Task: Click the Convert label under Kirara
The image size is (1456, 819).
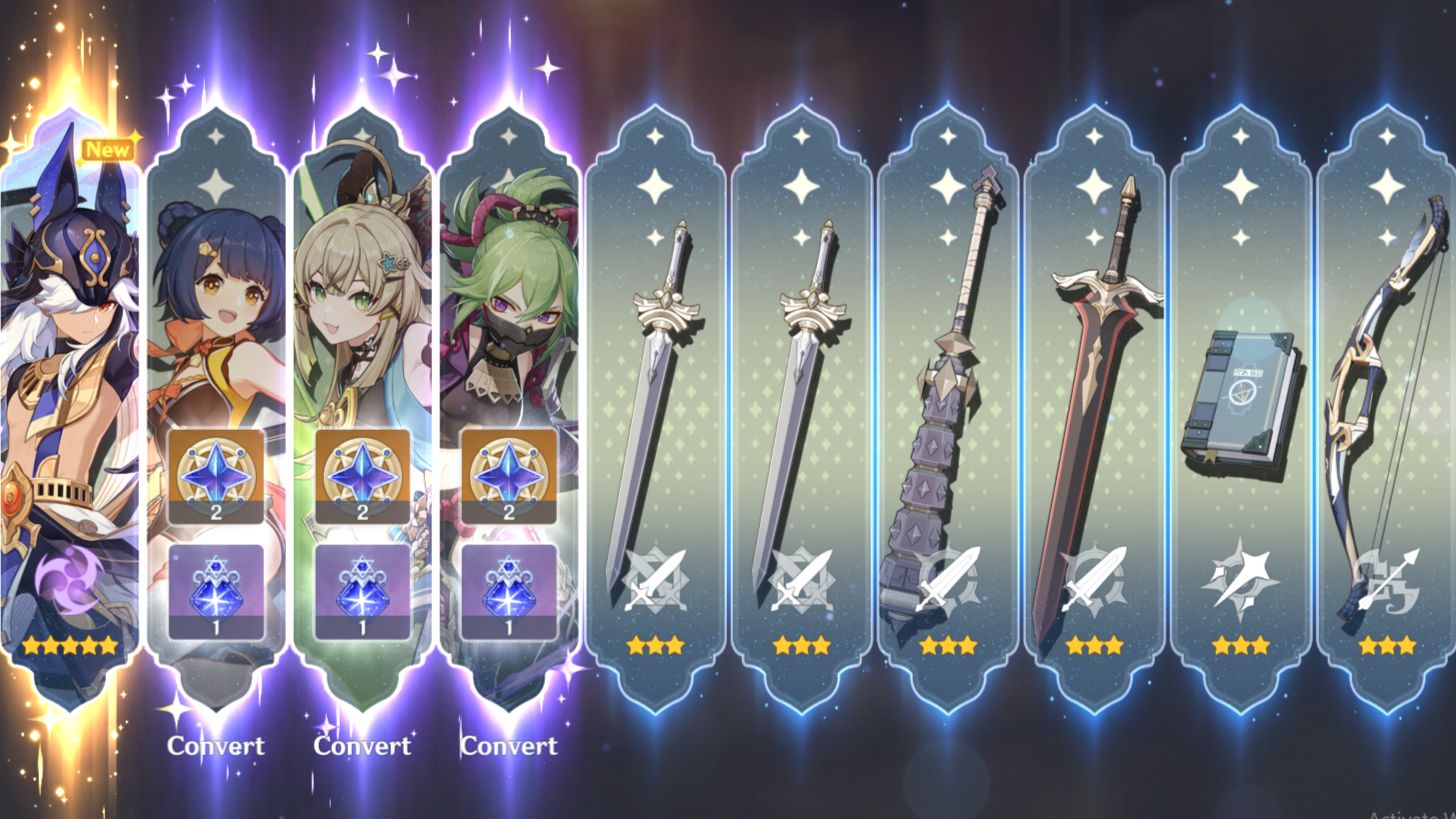Action: (x=363, y=746)
